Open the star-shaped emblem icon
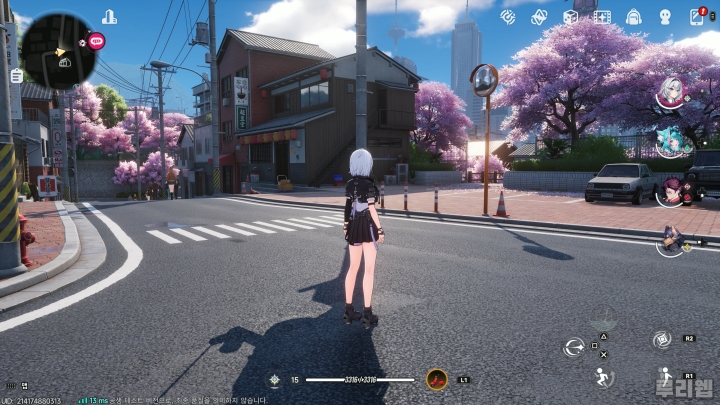The image size is (720, 405). point(539,17)
